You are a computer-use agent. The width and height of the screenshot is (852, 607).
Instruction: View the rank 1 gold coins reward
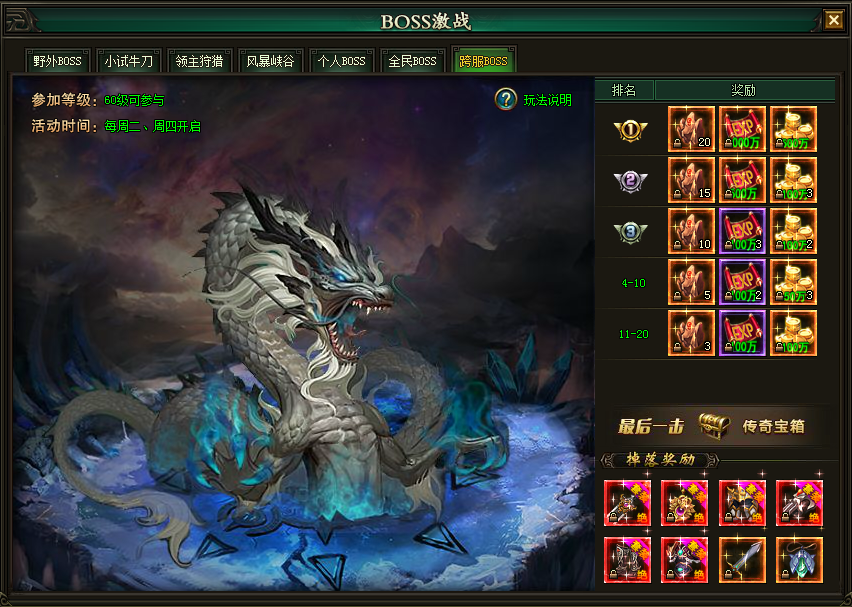793,129
